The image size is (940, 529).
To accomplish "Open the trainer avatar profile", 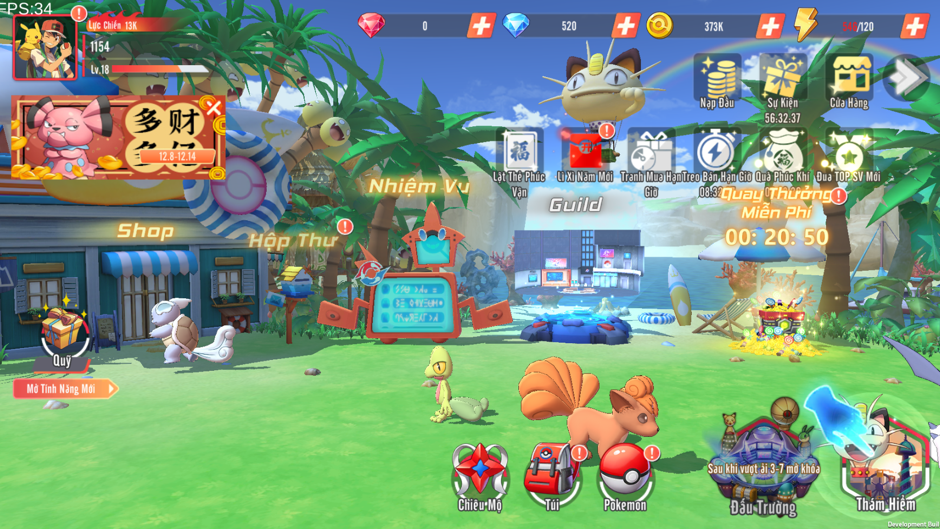I will pyautogui.click(x=45, y=48).
